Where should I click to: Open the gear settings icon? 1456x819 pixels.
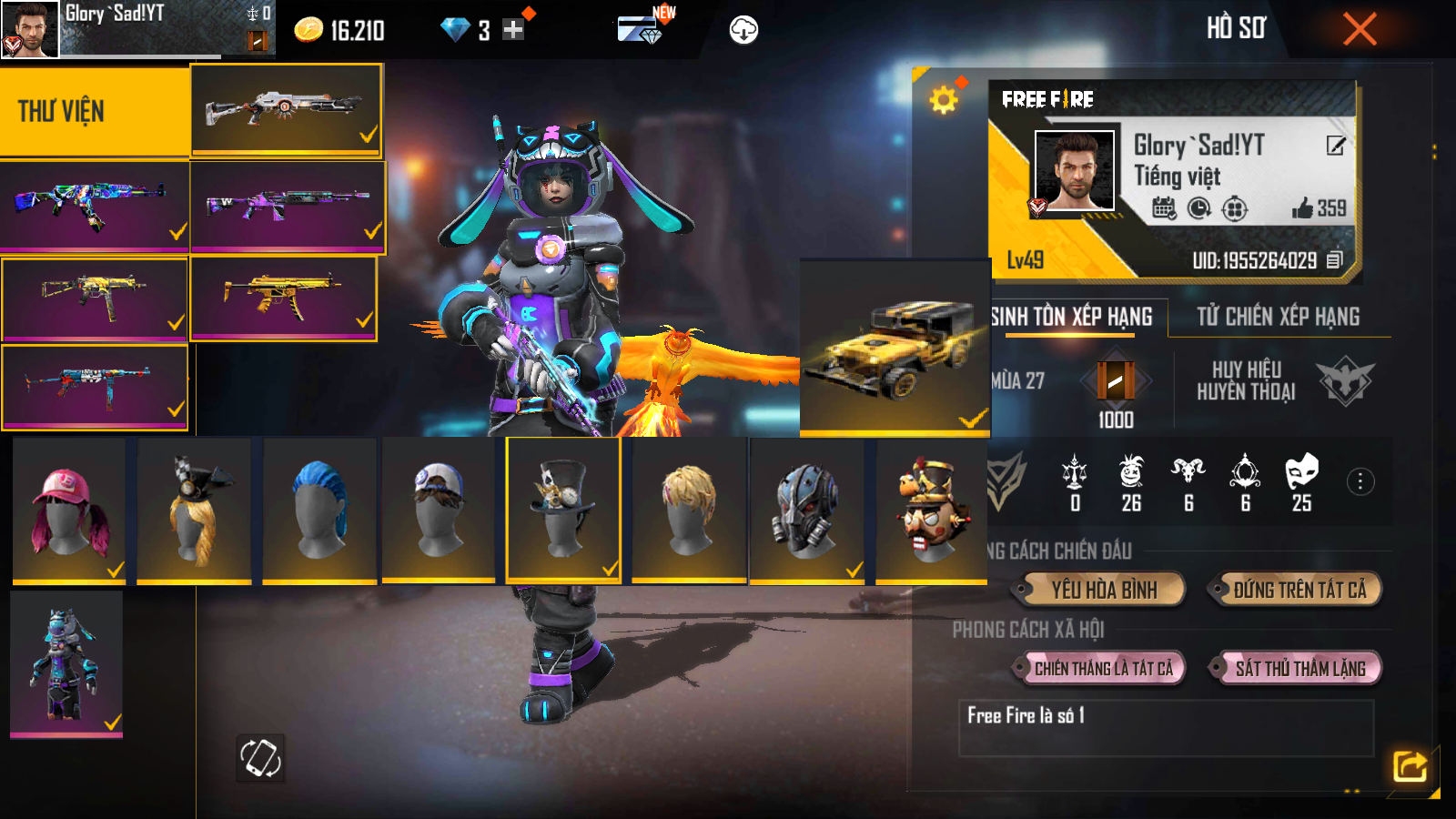point(944,99)
